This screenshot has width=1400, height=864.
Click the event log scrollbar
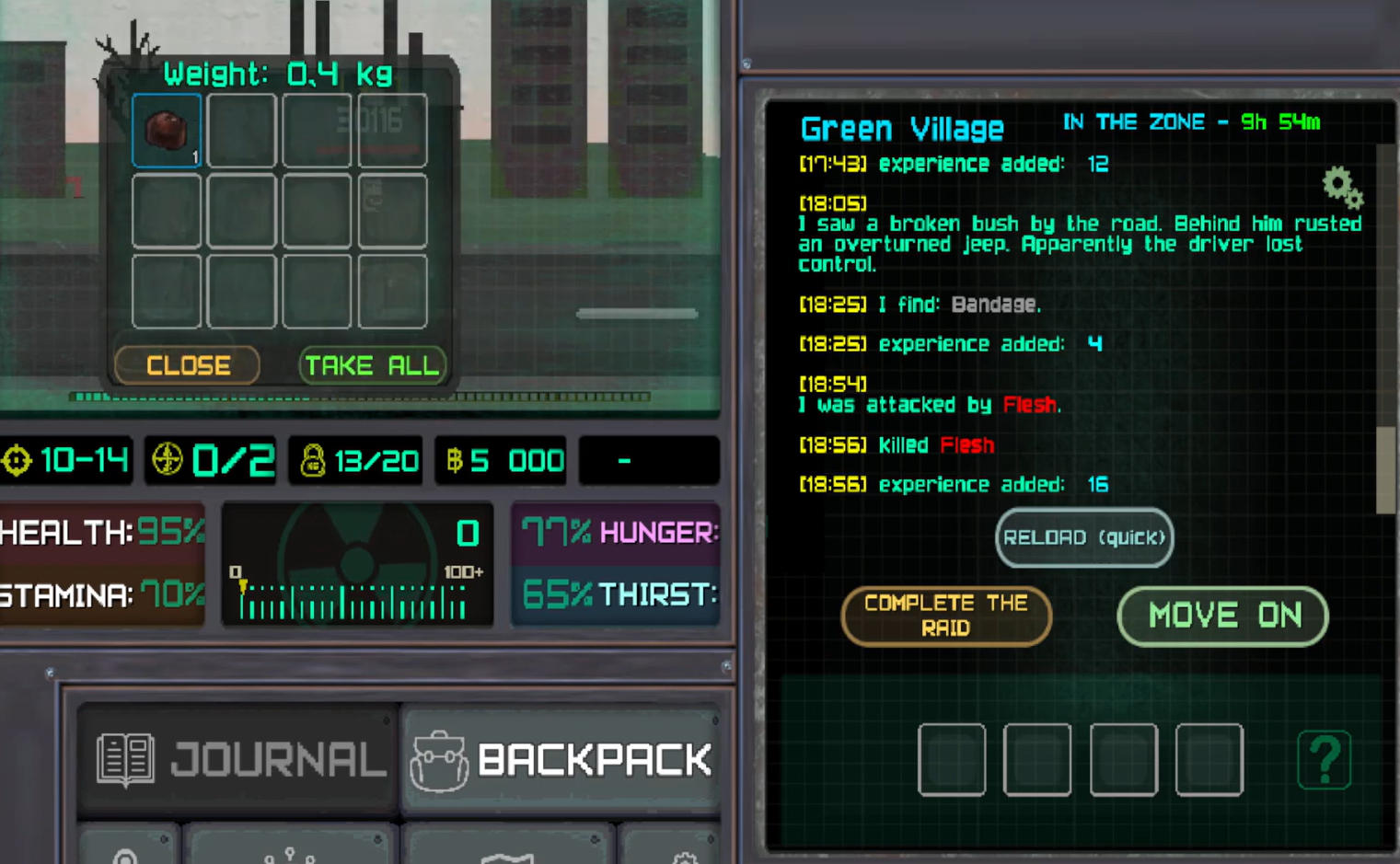(1384, 469)
